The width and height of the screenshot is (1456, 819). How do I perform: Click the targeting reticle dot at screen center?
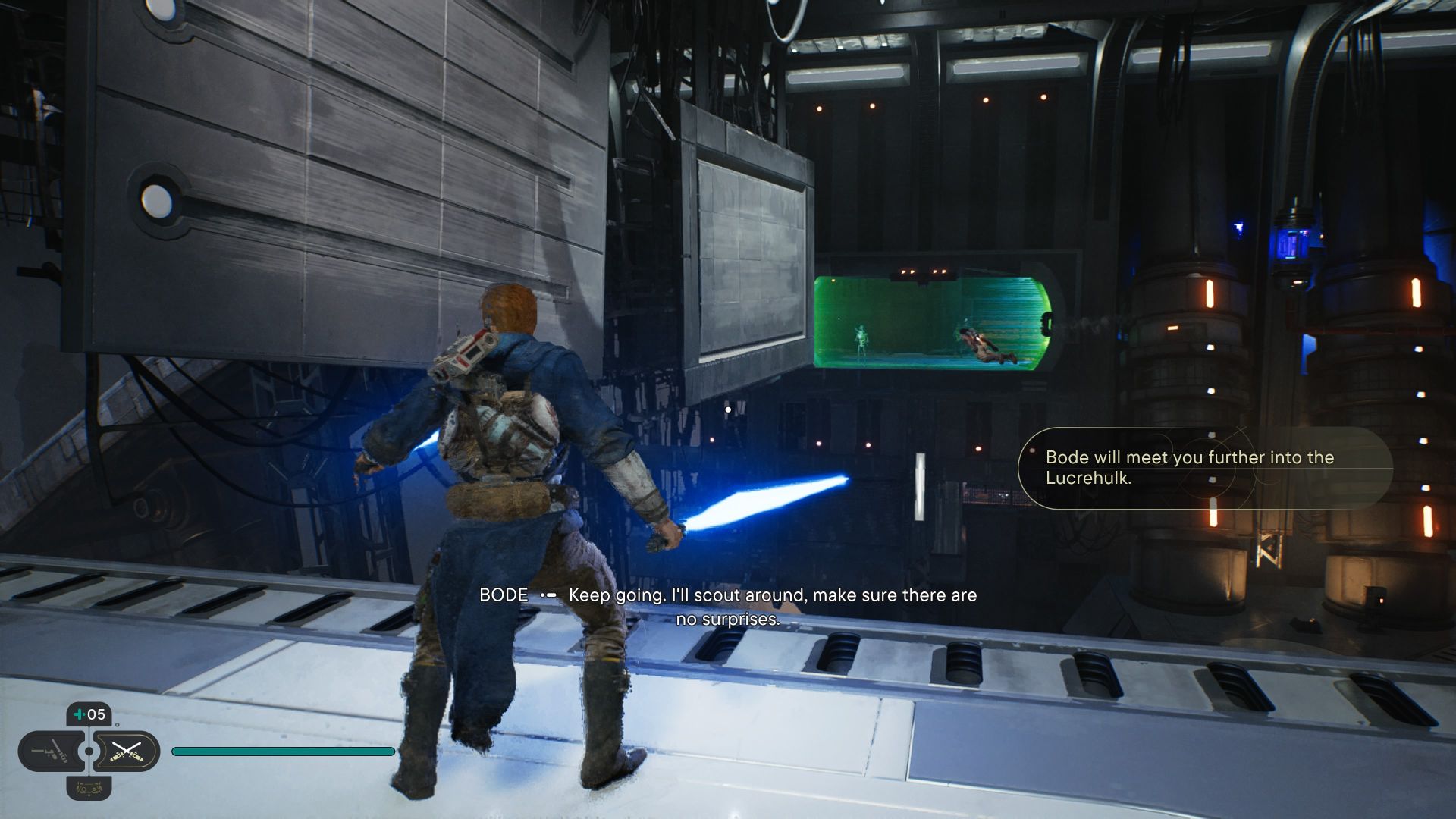(x=729, y=408)
